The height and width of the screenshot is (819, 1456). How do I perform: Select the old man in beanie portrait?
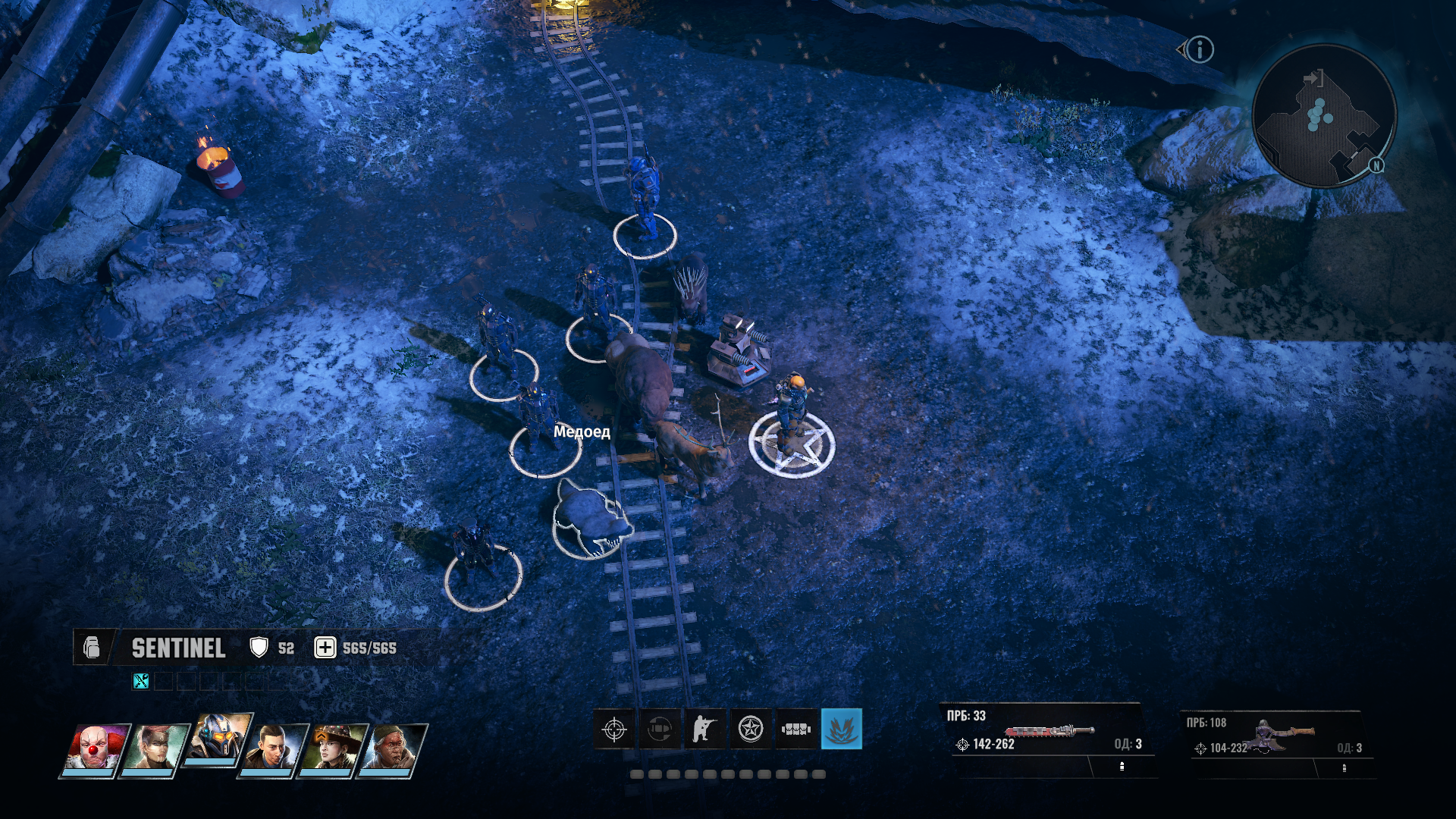point(393,749)
